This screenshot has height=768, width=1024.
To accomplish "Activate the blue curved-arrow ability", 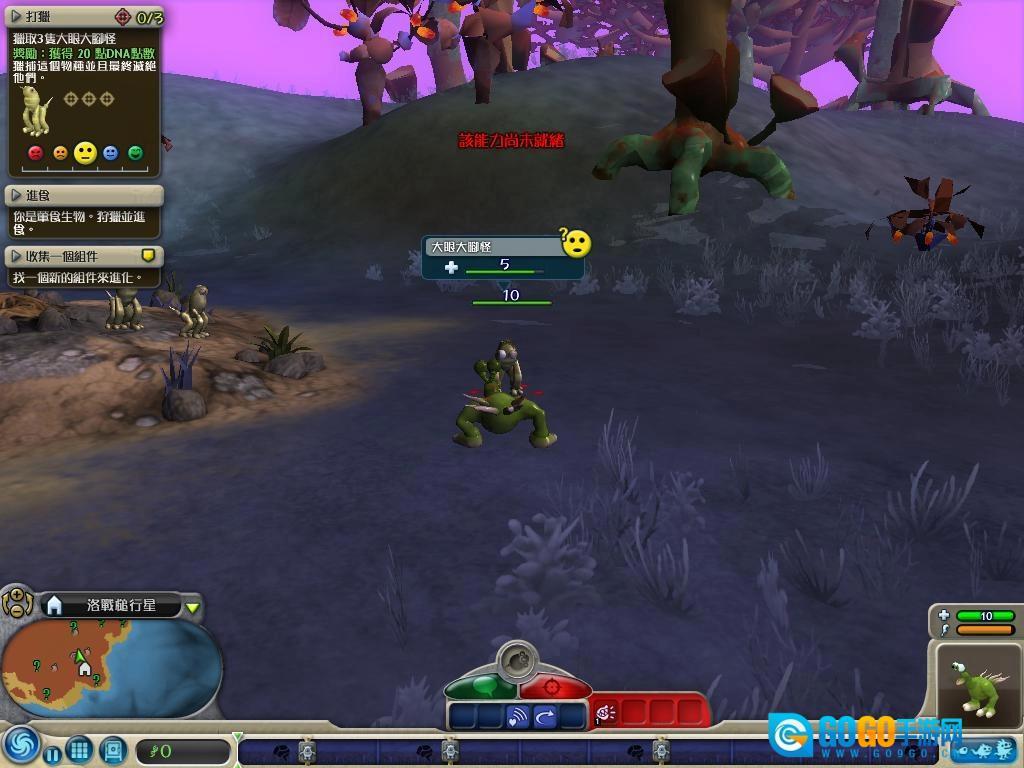I will pos(545,716).
